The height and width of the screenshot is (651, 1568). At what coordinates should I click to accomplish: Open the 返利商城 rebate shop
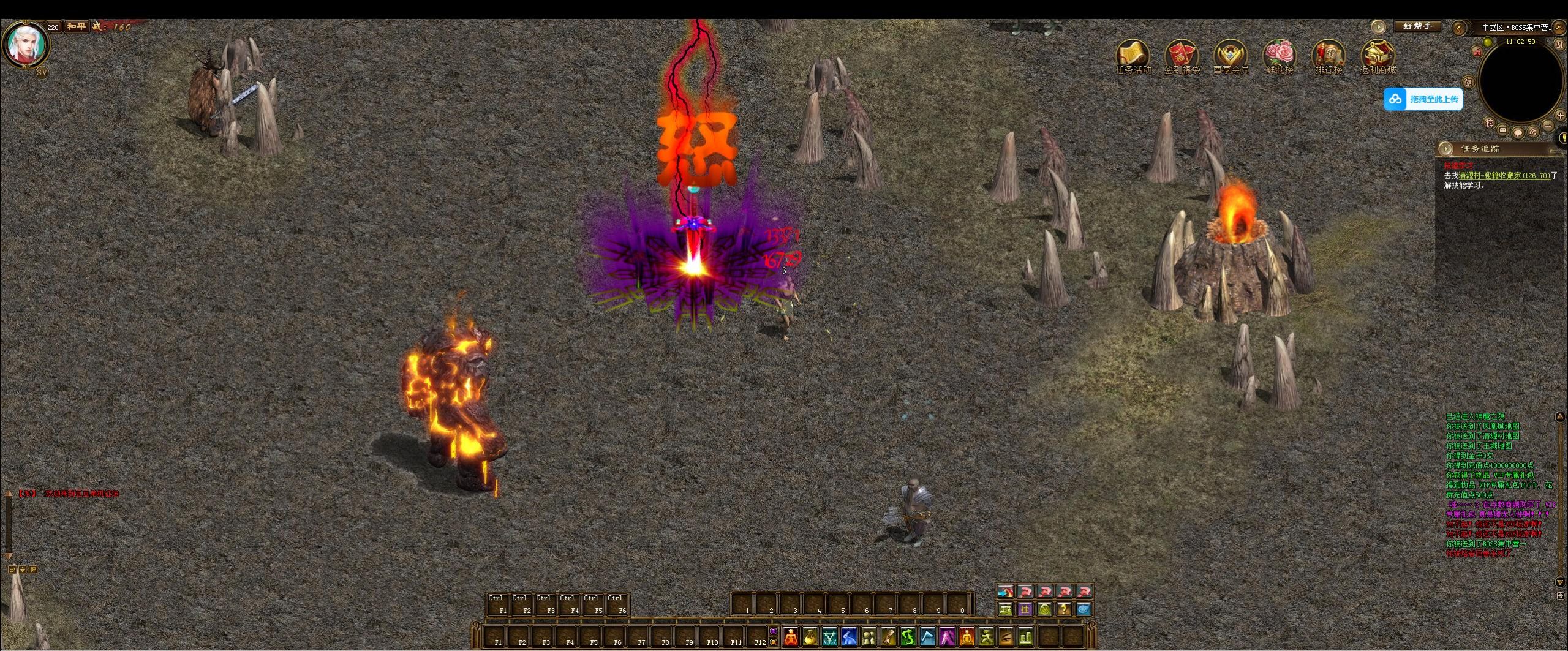pyautogui.click(x=1378, y=56)
